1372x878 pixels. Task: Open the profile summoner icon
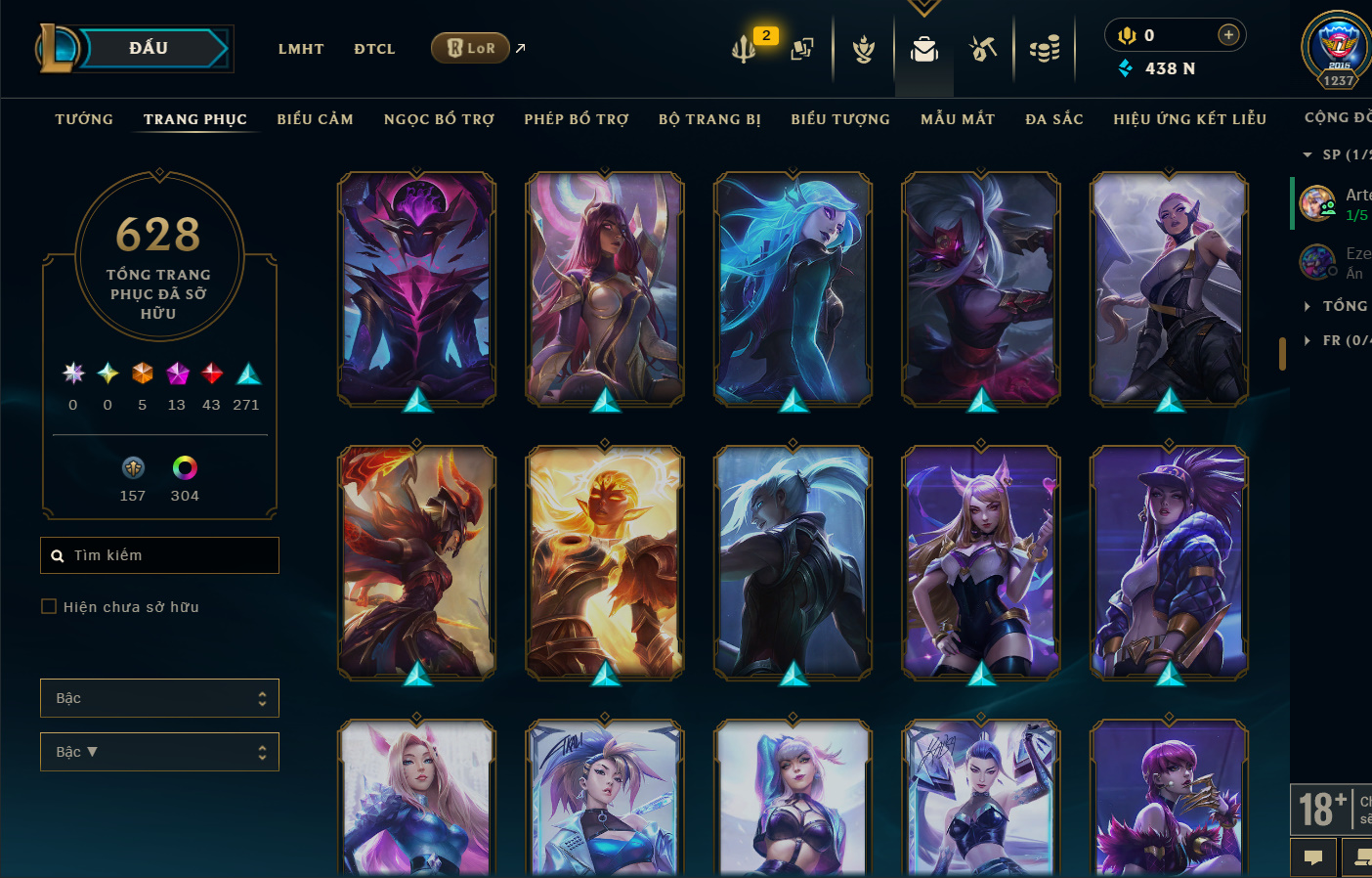pos(1338,49)
